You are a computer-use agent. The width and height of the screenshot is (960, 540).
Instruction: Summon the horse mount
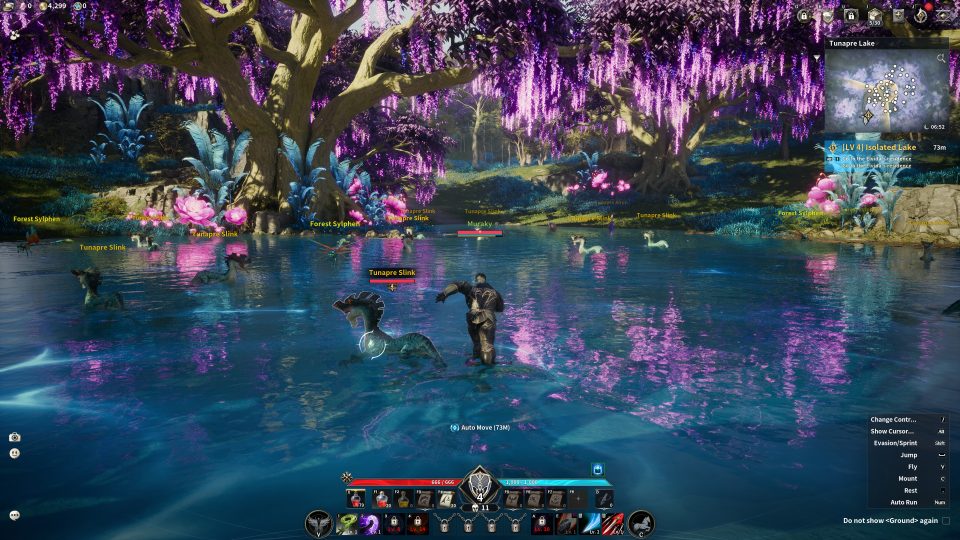[641, 523]
